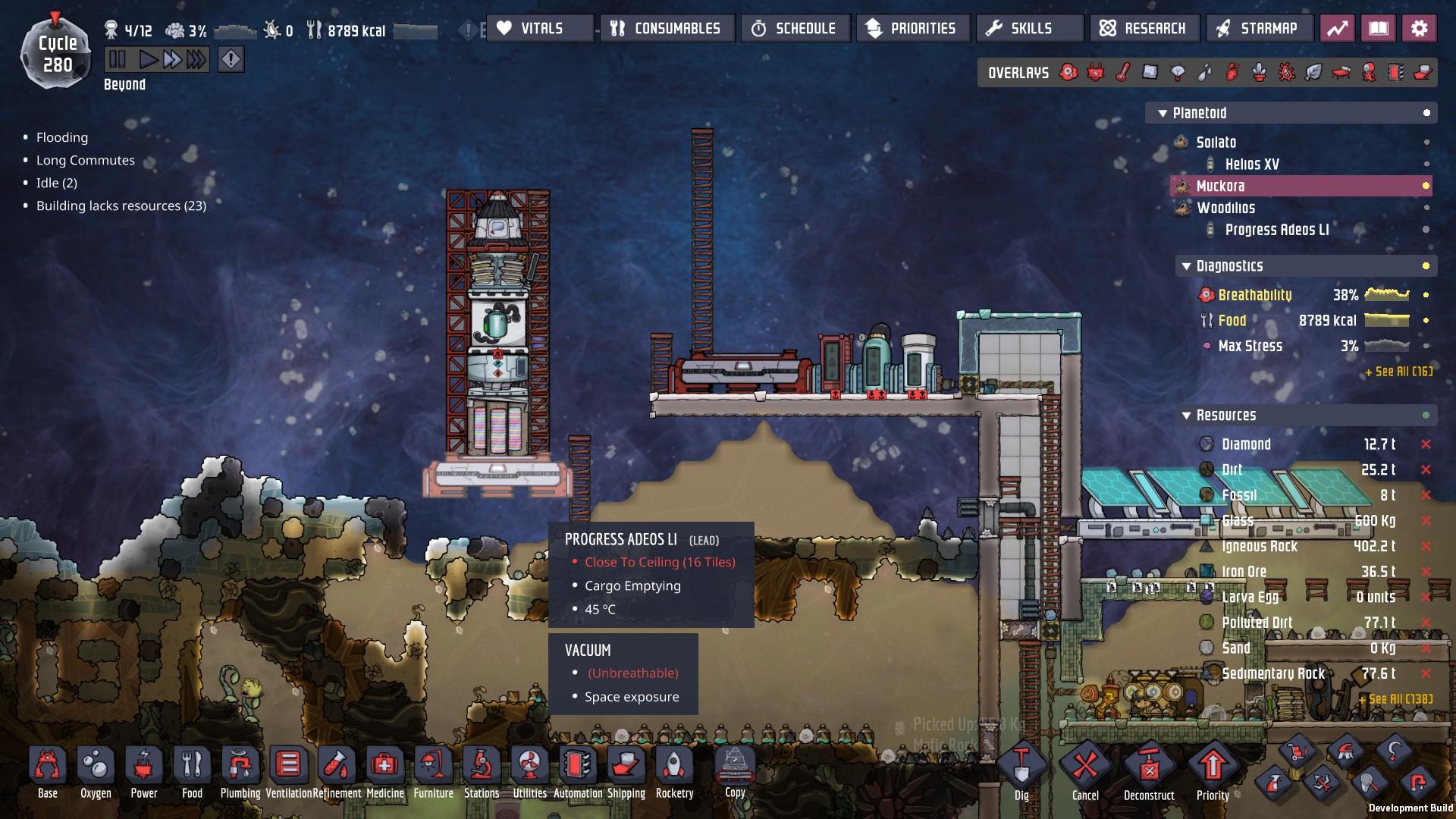The height and width of the screenshot is (819, 1456).
Task: Select the Helios XV rocket entry
Action: 1252,164
